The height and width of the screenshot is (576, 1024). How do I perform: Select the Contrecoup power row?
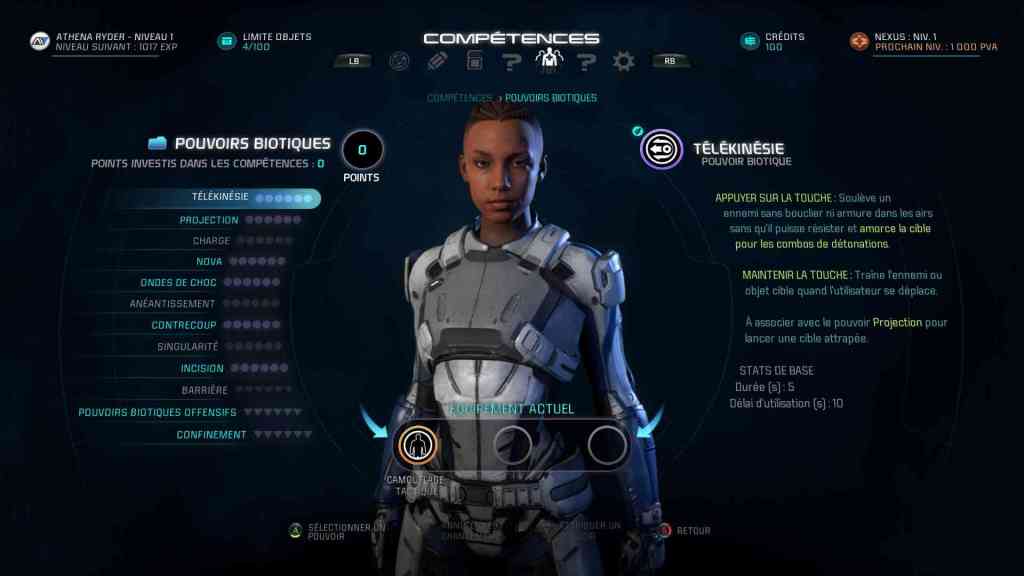click(184, 325)
